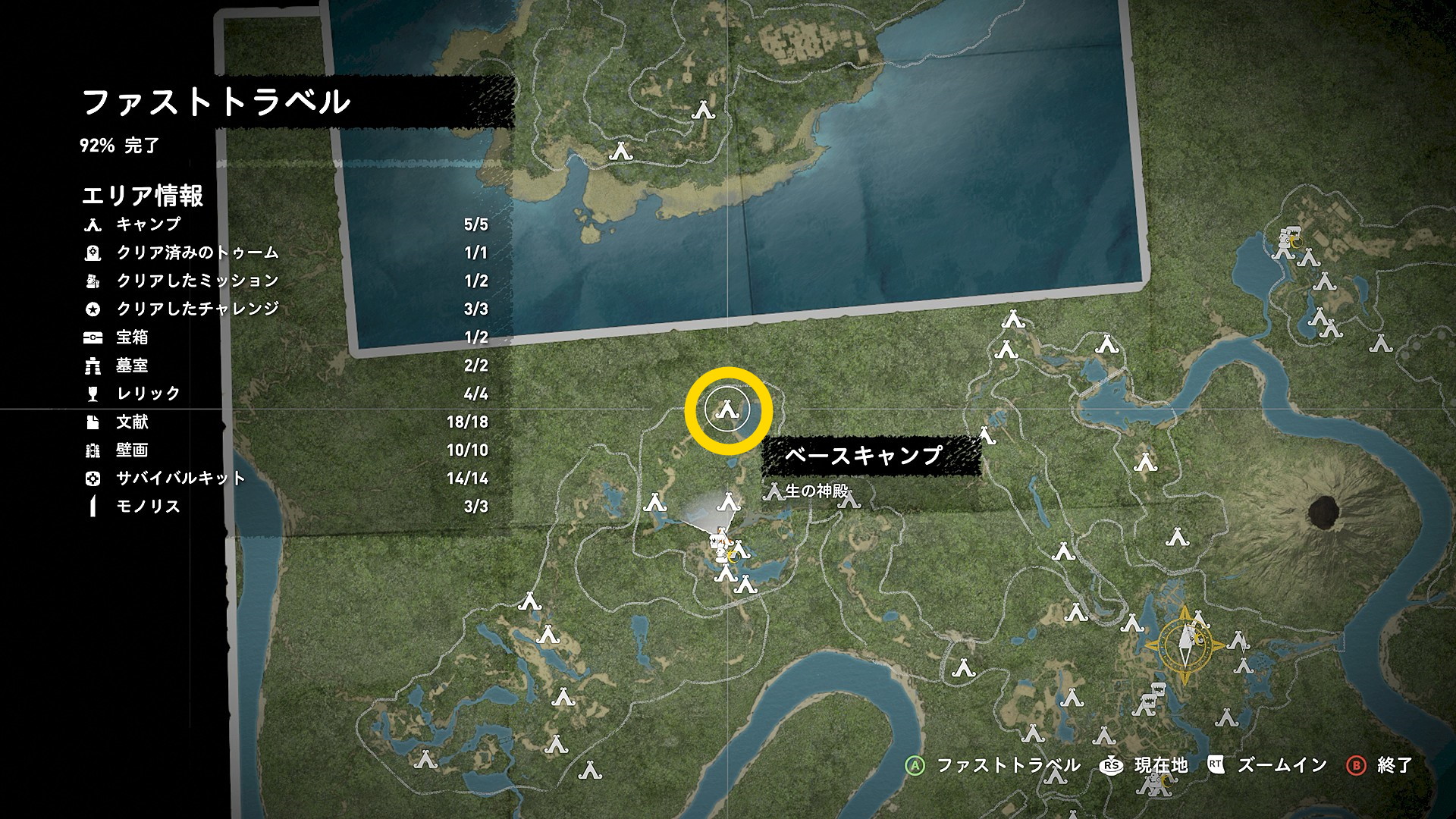Click the レリック legend entry
The image size is (1456, 819).
pos(148,394)
